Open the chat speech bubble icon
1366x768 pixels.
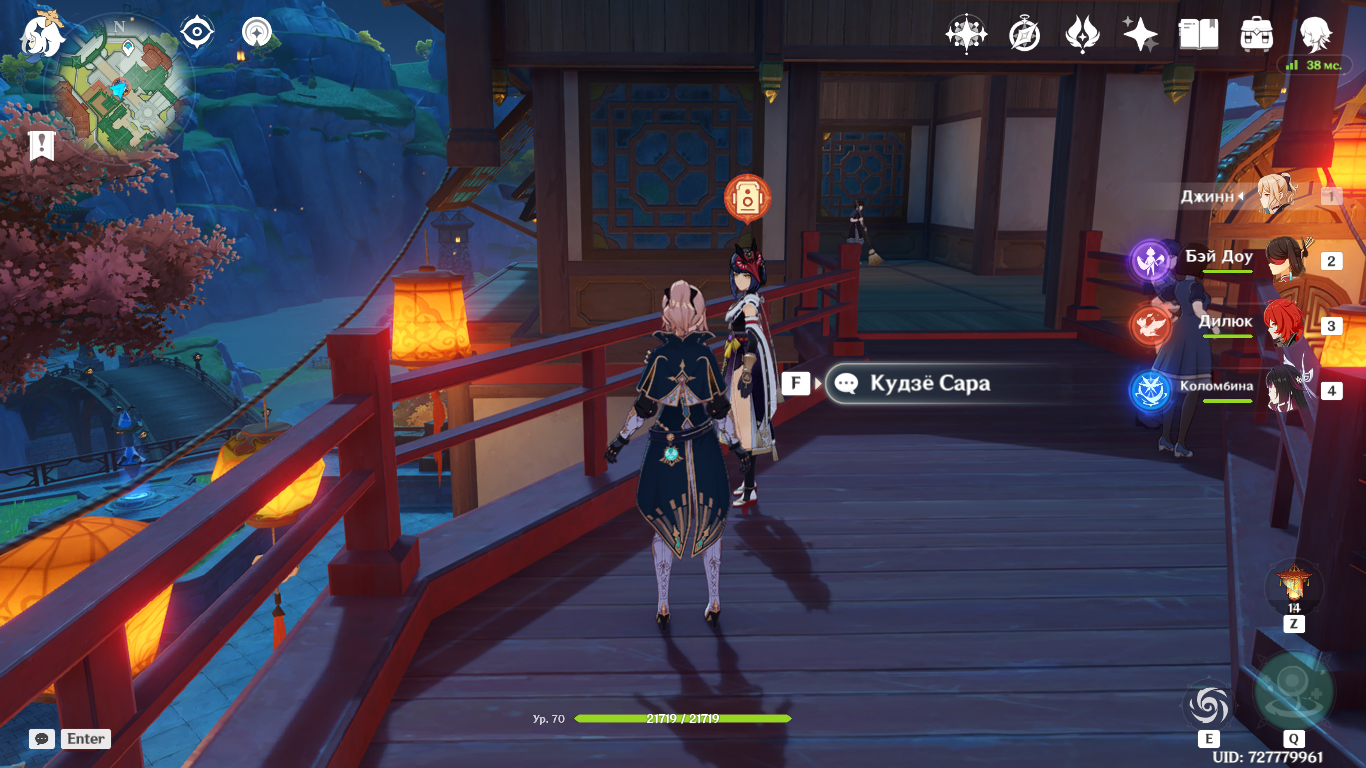point(42,739)
